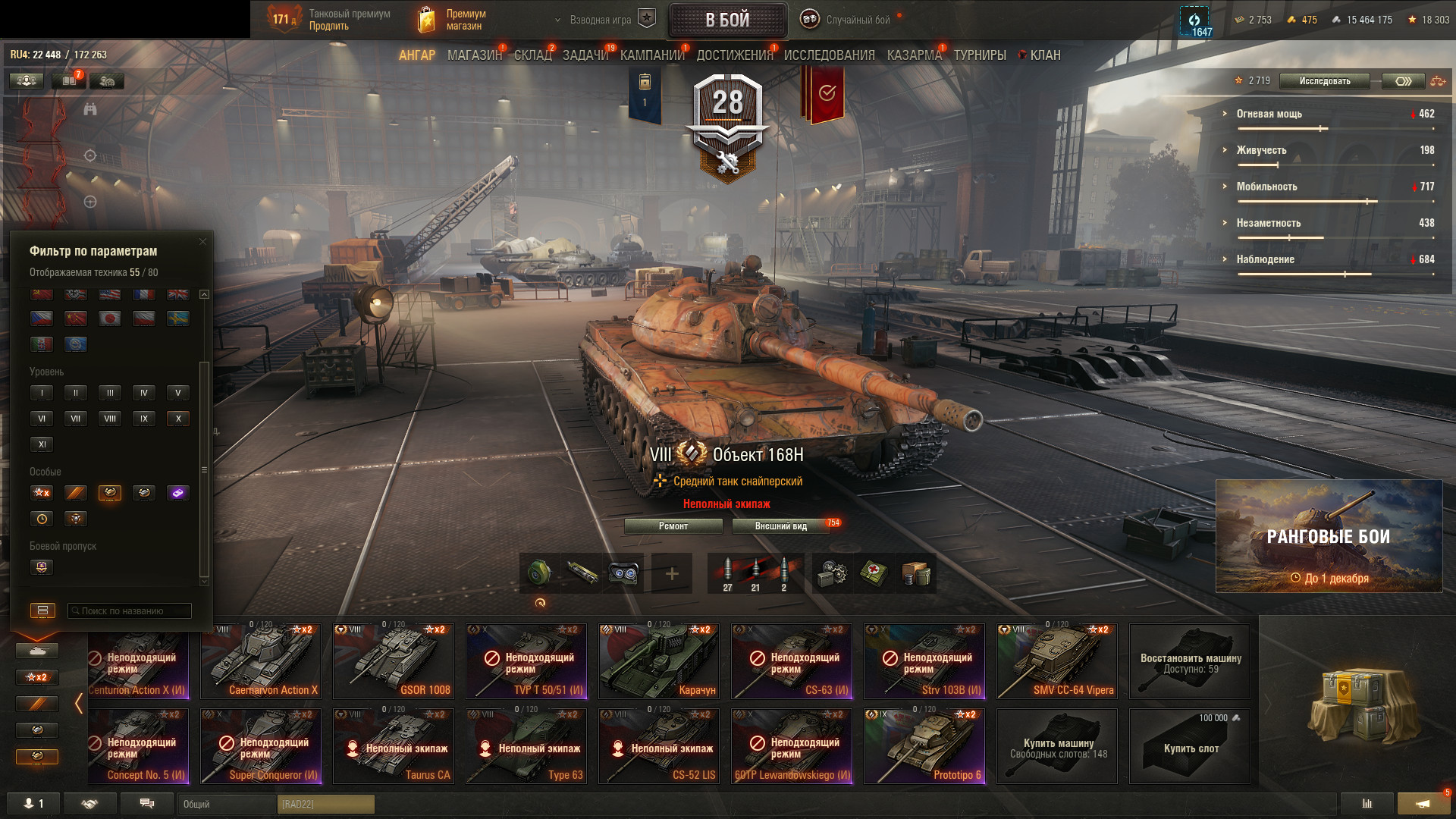Start battle with the В БОЙ button
Image resolution: width=1456 pixels, height=819 pixels.
(727, 20)
